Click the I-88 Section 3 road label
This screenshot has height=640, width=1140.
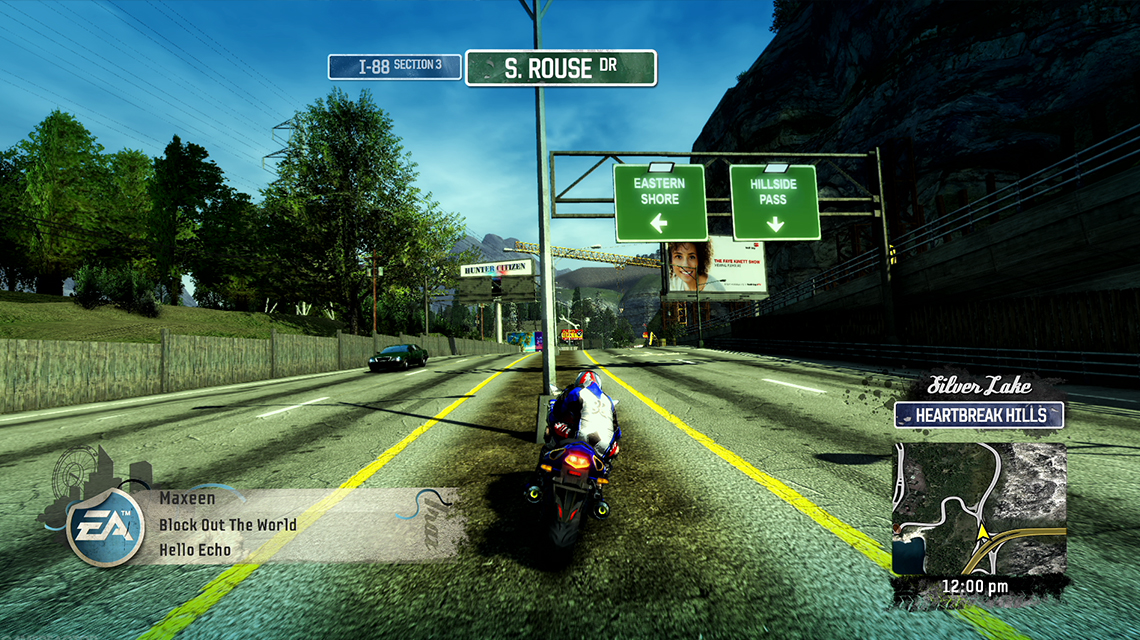click(394, 67)
